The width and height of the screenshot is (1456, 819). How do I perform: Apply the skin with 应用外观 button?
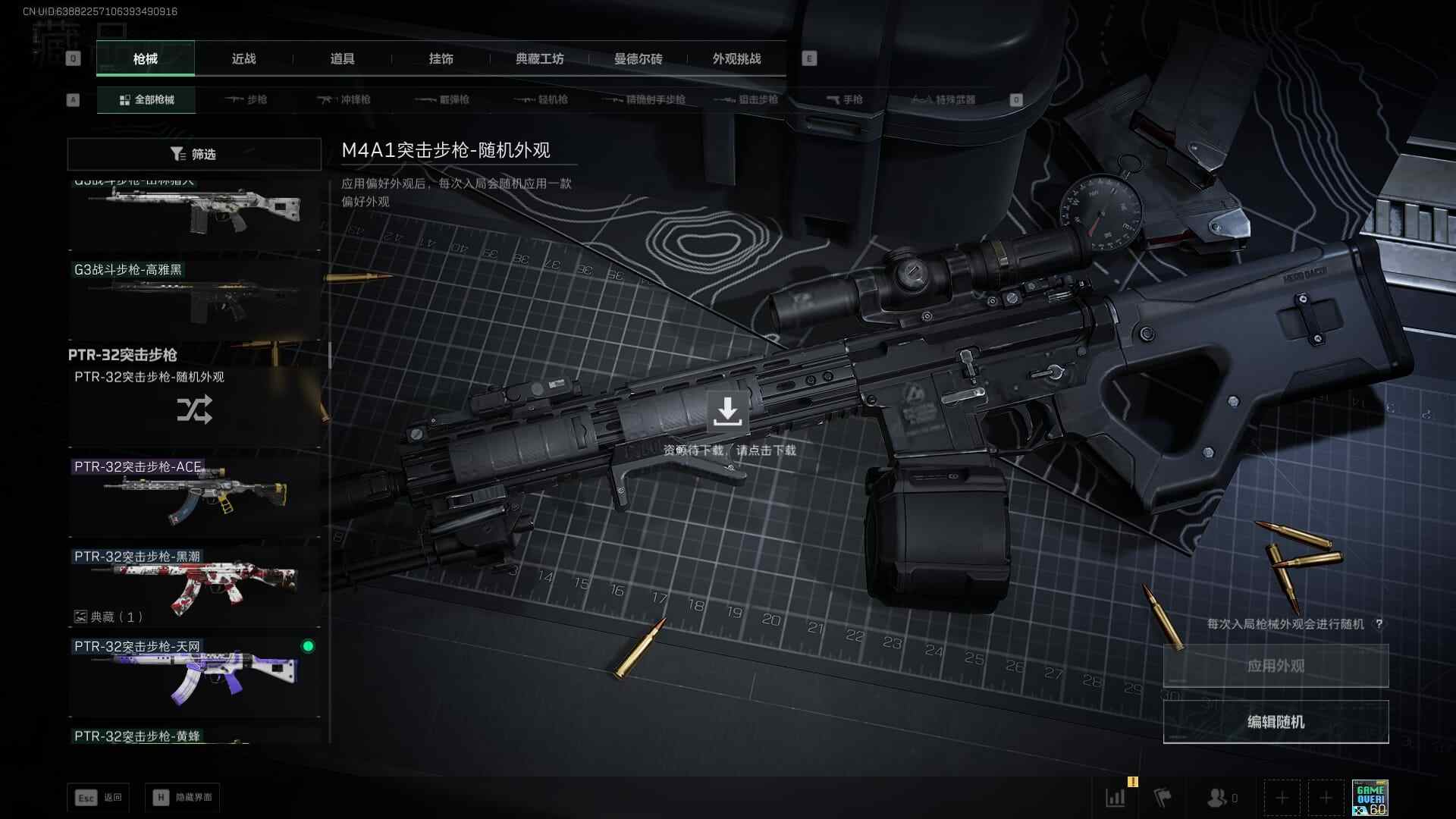click(1276, 666)
